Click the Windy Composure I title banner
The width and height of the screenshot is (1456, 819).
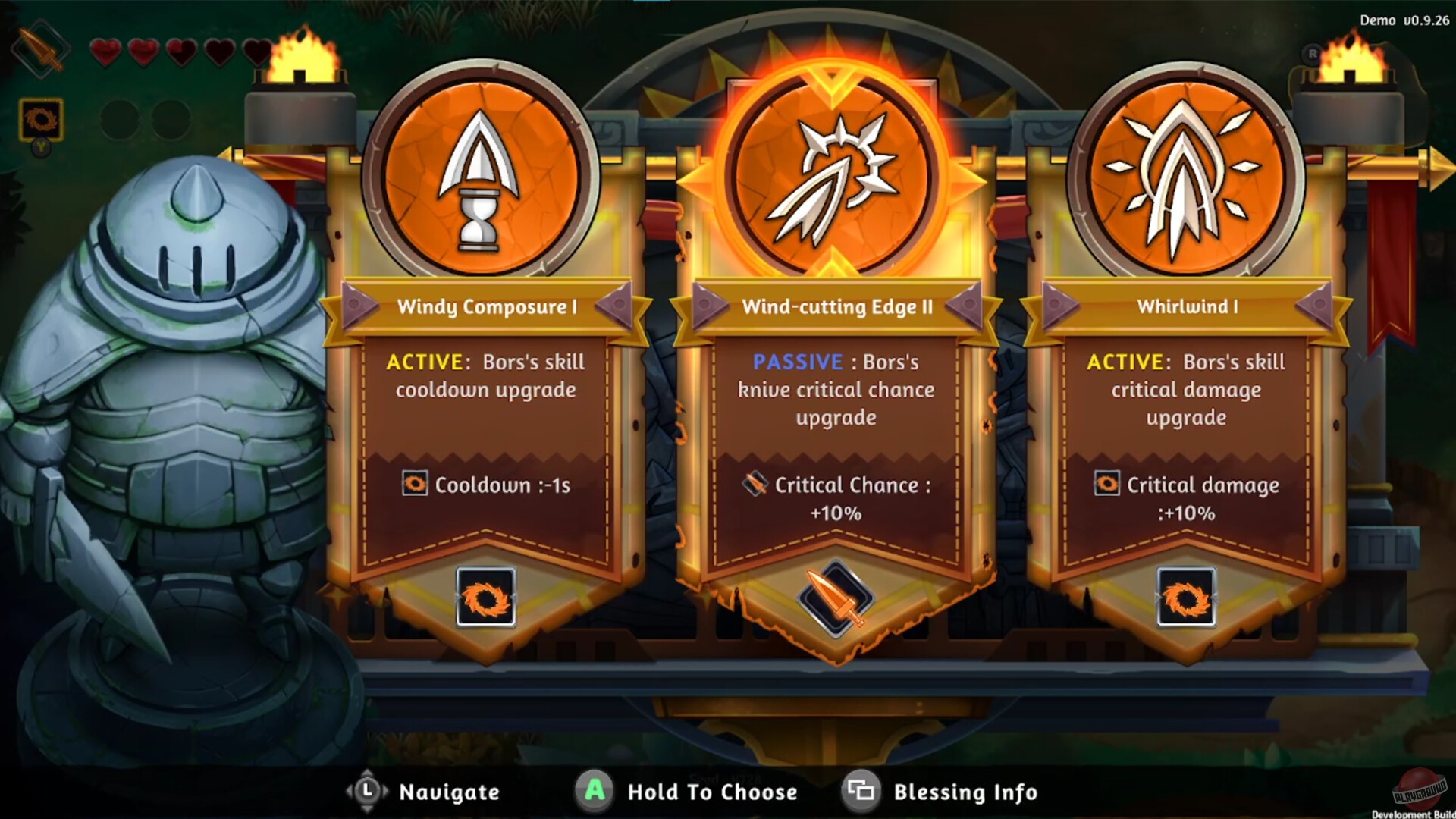[485, 307]
